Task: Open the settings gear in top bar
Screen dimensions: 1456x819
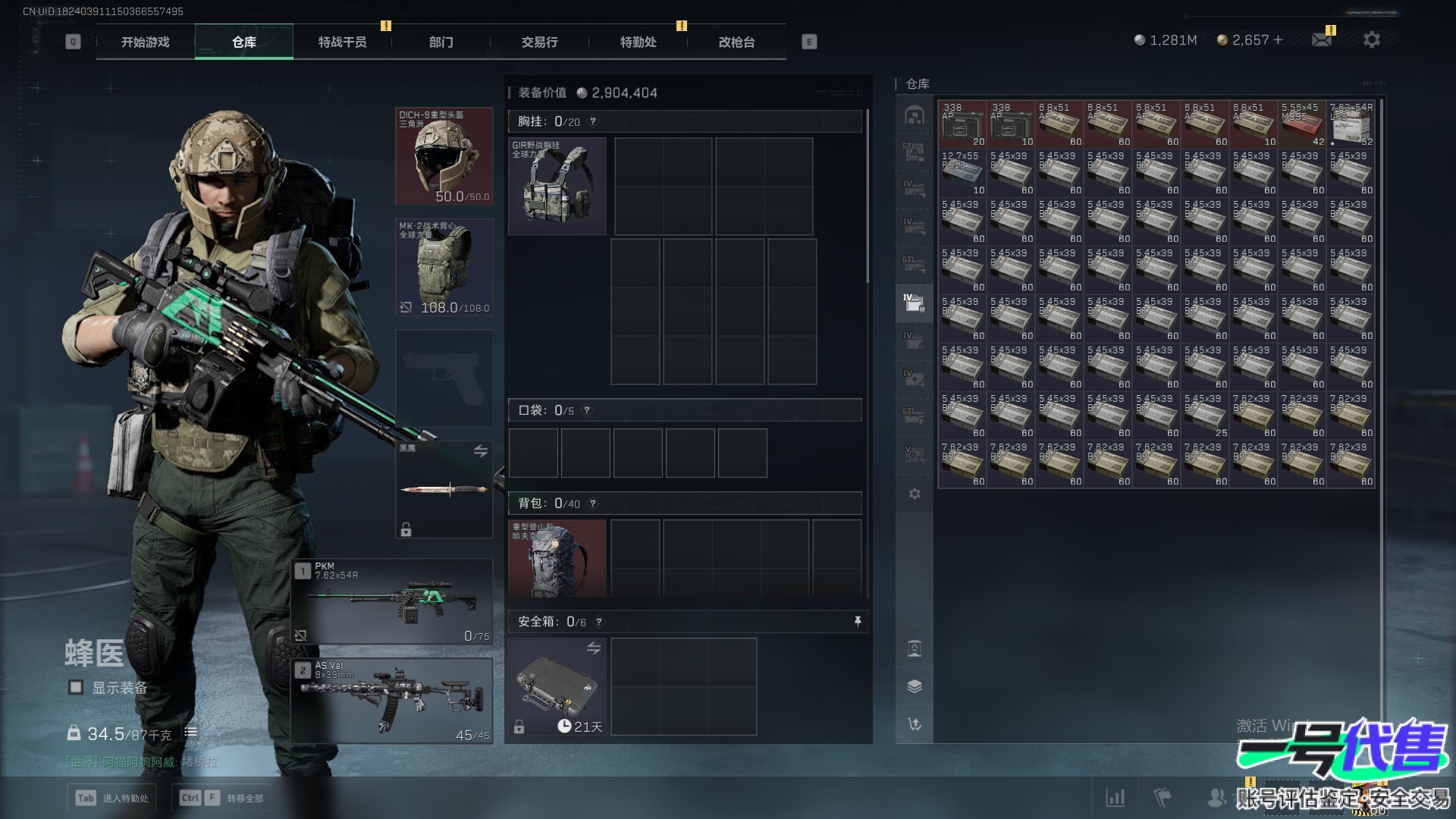Action: (1371, 39)
